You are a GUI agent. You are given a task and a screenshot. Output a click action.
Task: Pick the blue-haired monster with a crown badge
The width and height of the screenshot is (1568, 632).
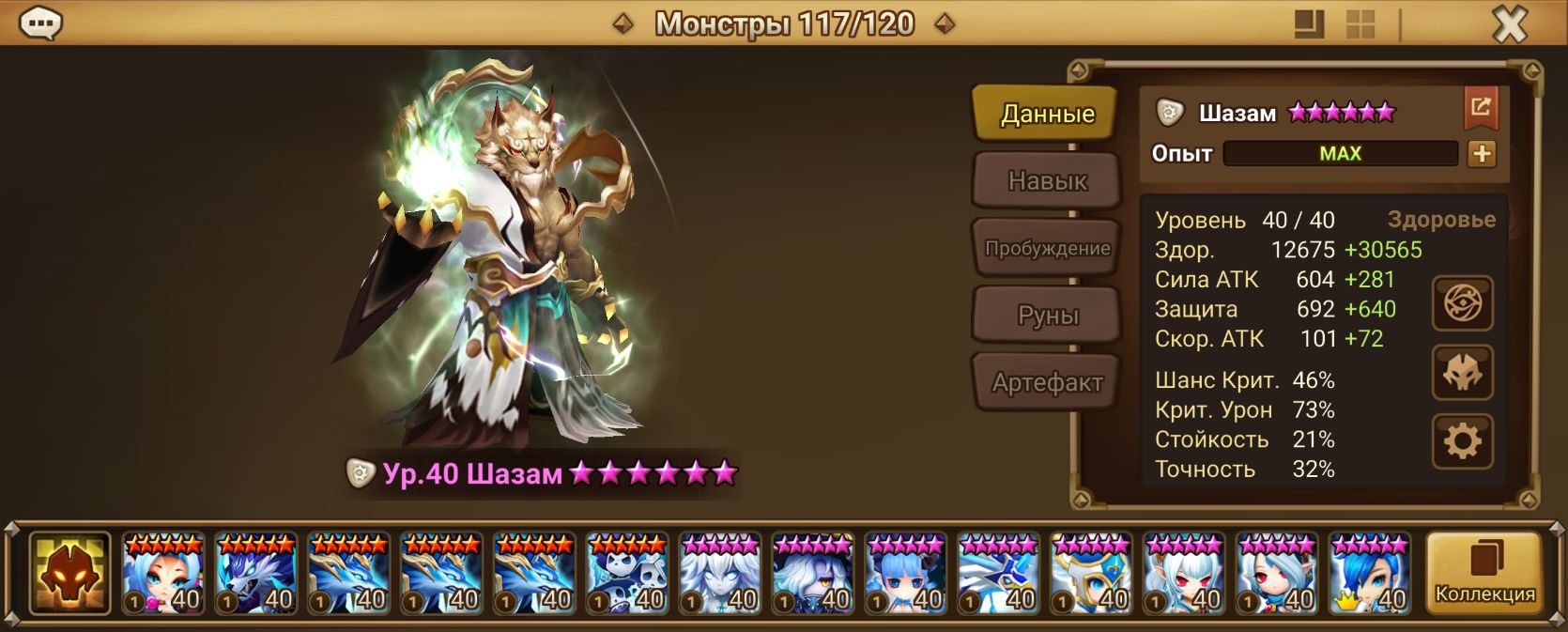pyautogui.click(x=1370, y=573)
